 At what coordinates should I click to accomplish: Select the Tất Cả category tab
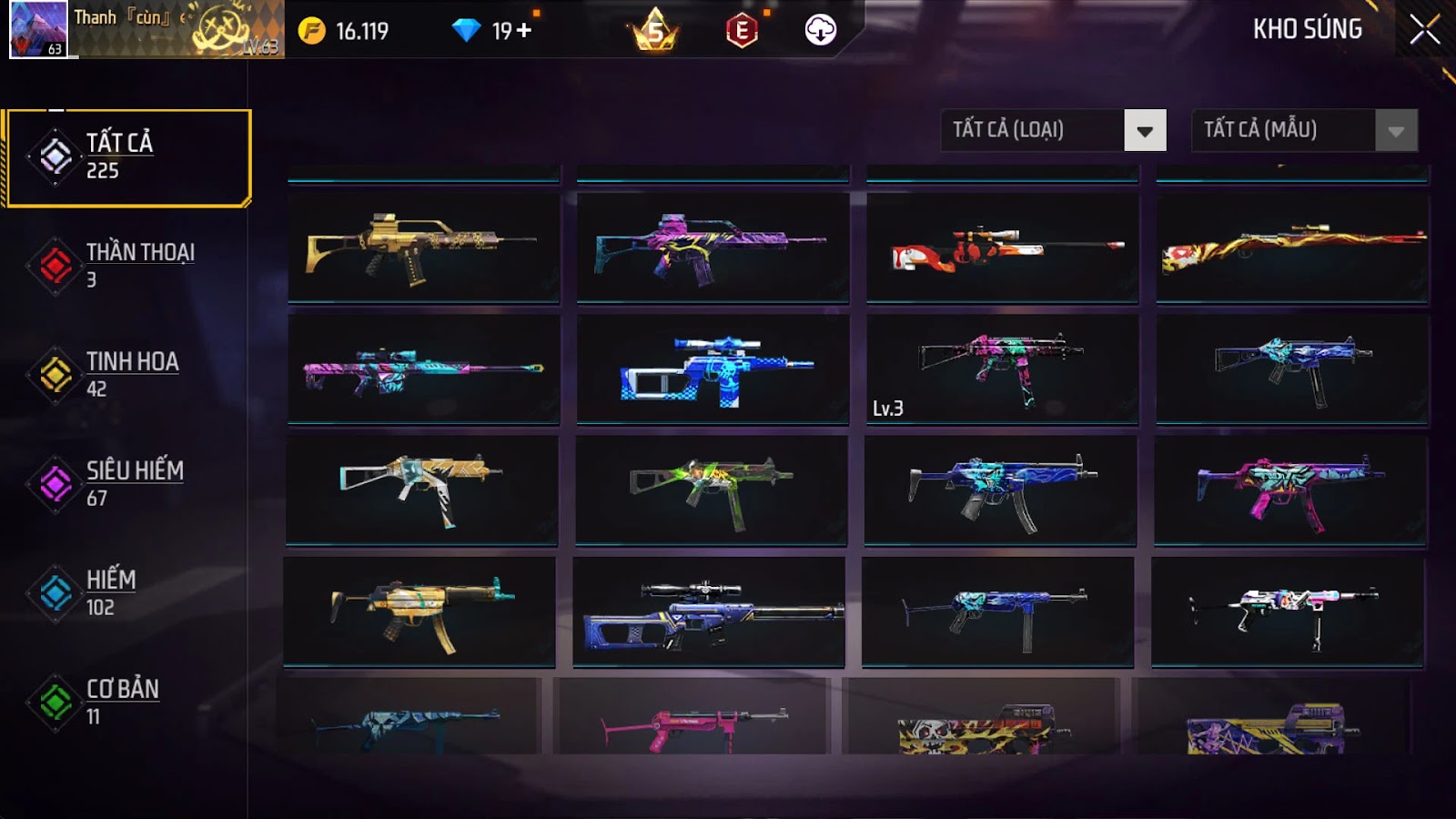128,157
